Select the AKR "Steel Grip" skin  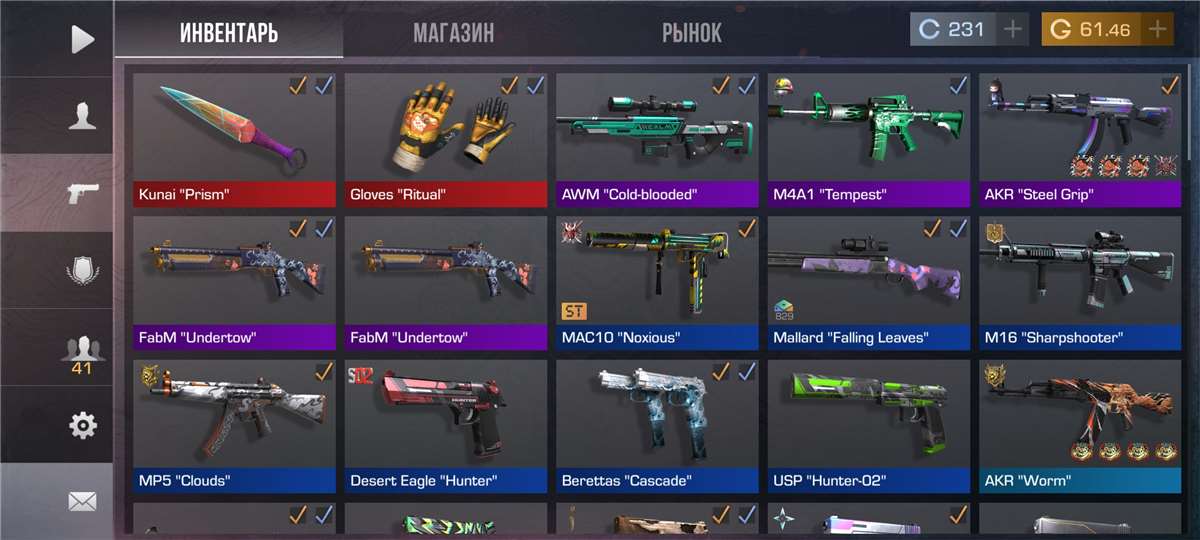(x=1080, y=140)
